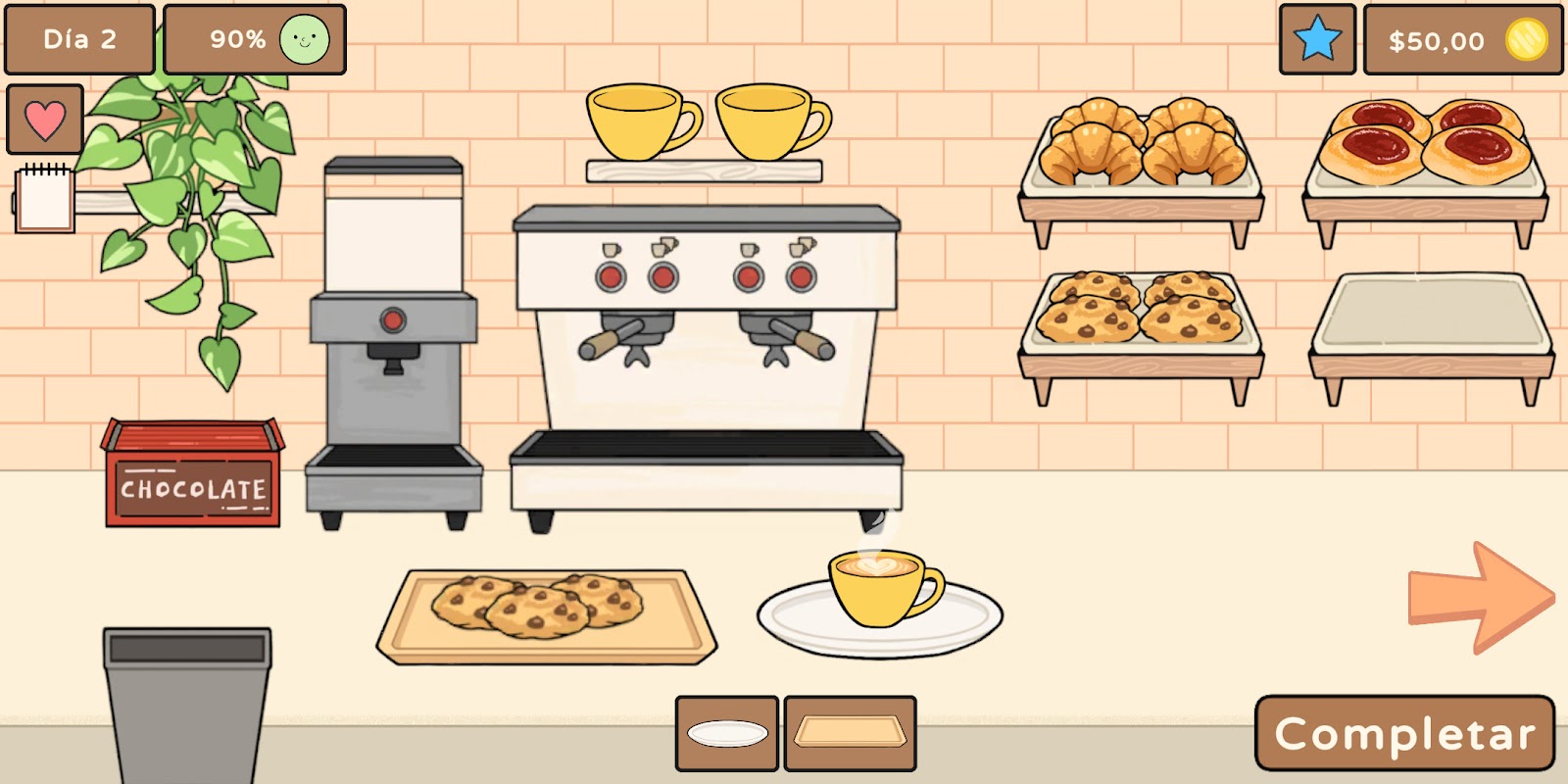
Task: Select the white plate button
Action: (727, 733)
